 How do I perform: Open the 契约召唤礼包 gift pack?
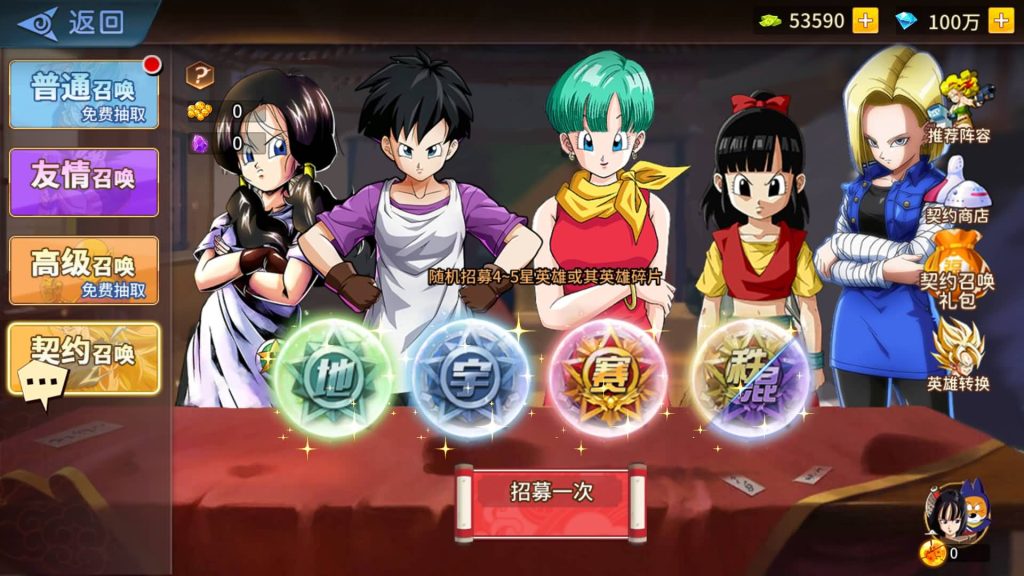click(x=957, y=270)
